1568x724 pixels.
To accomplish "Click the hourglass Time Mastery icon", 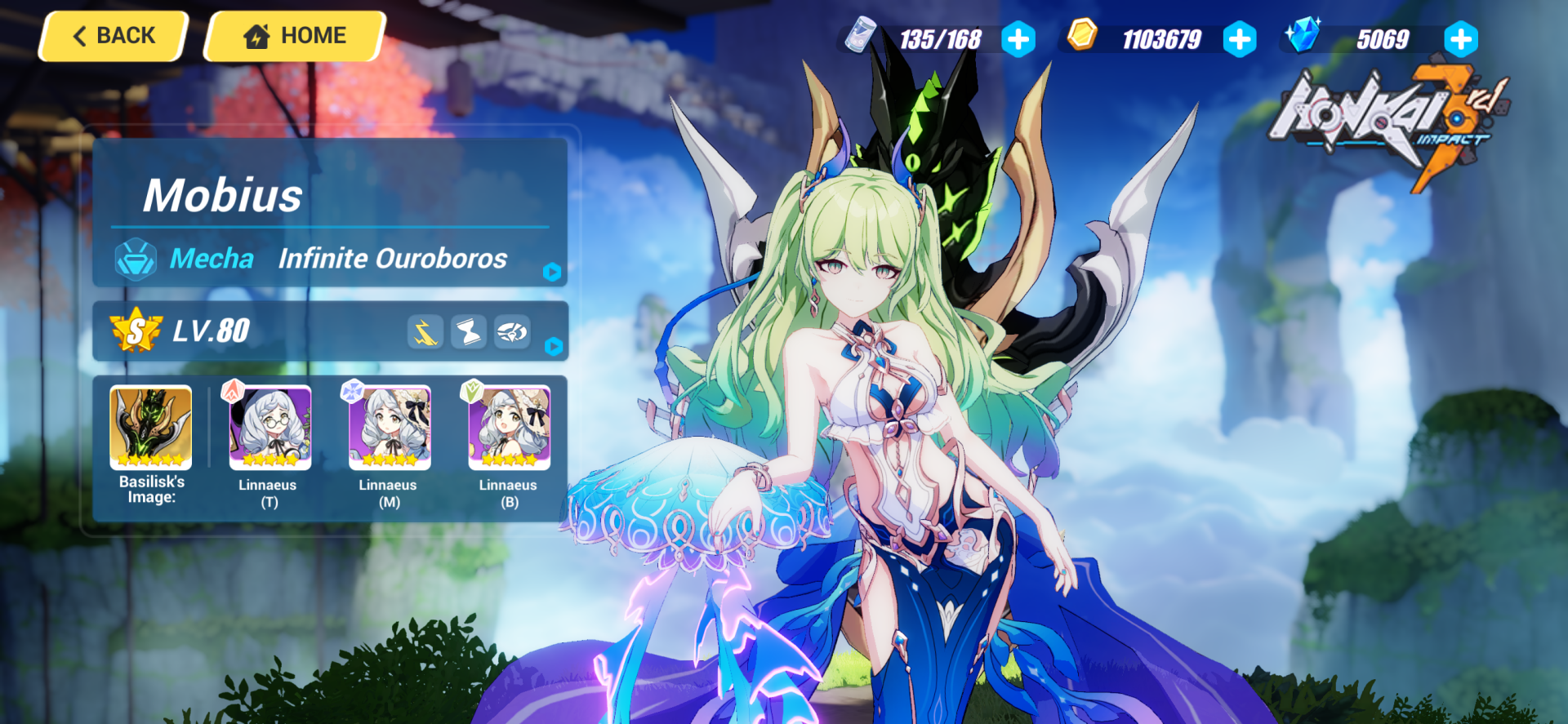I will pyautogui.click(x=469, y=332).
